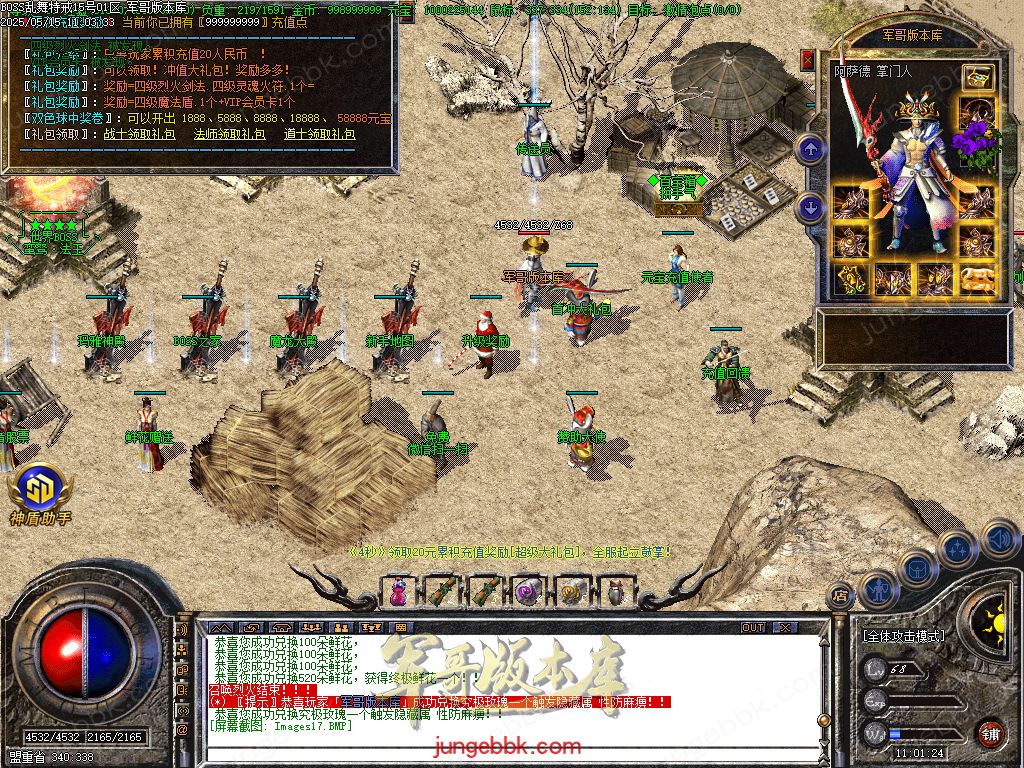Open the 神盾助手 helper button

point(40,493)
